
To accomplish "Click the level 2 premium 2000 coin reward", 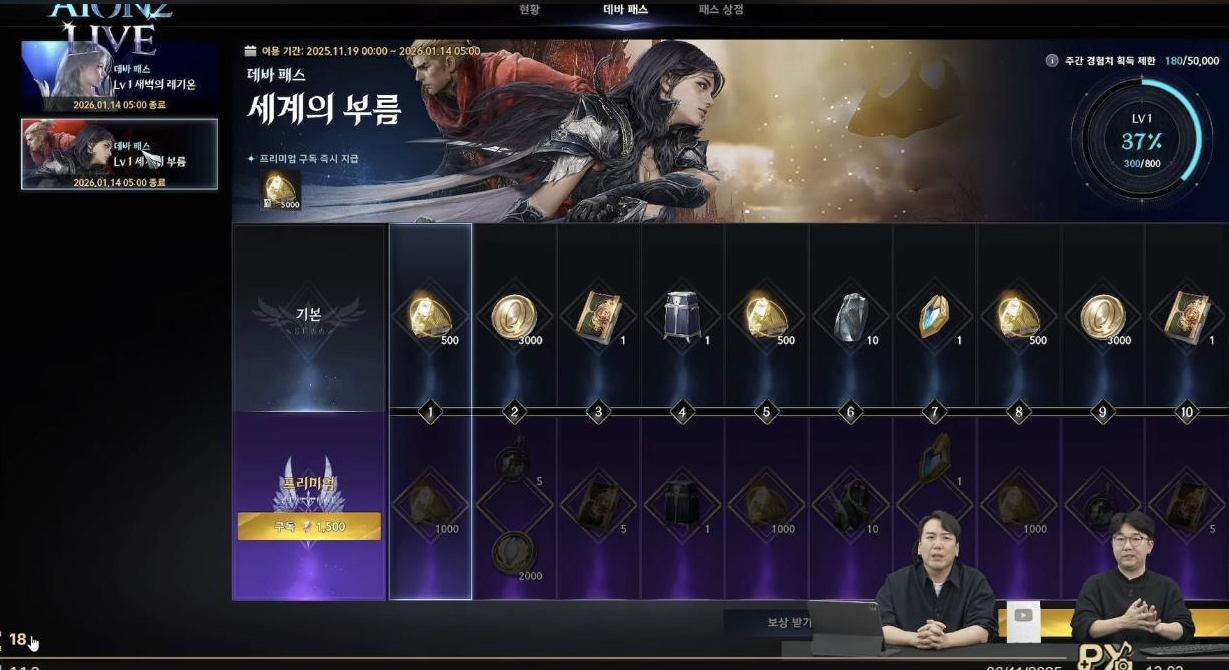I will [x=514, y=552].
